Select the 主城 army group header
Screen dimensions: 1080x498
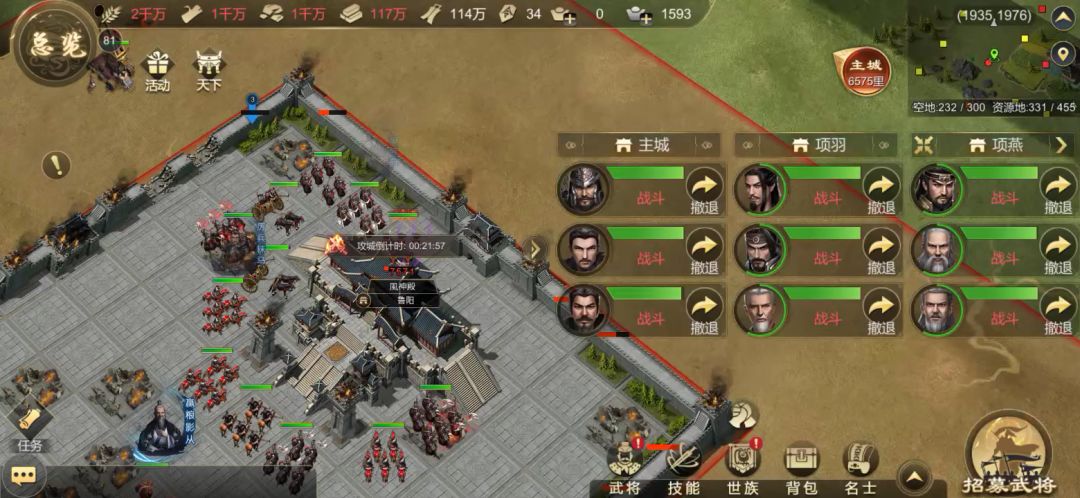[640, 145]
